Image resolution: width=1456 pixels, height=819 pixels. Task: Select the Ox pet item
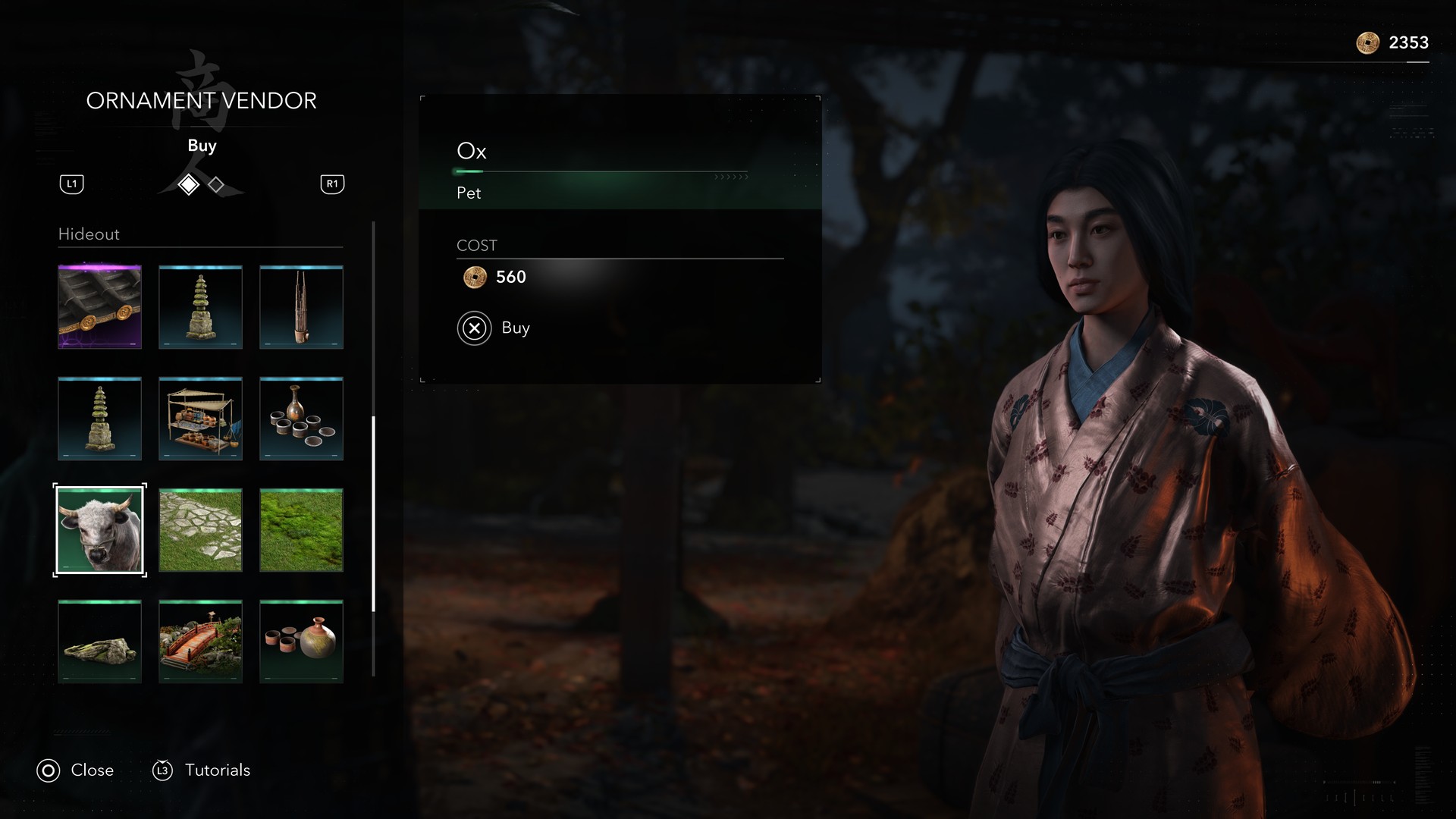click(99, 530)
